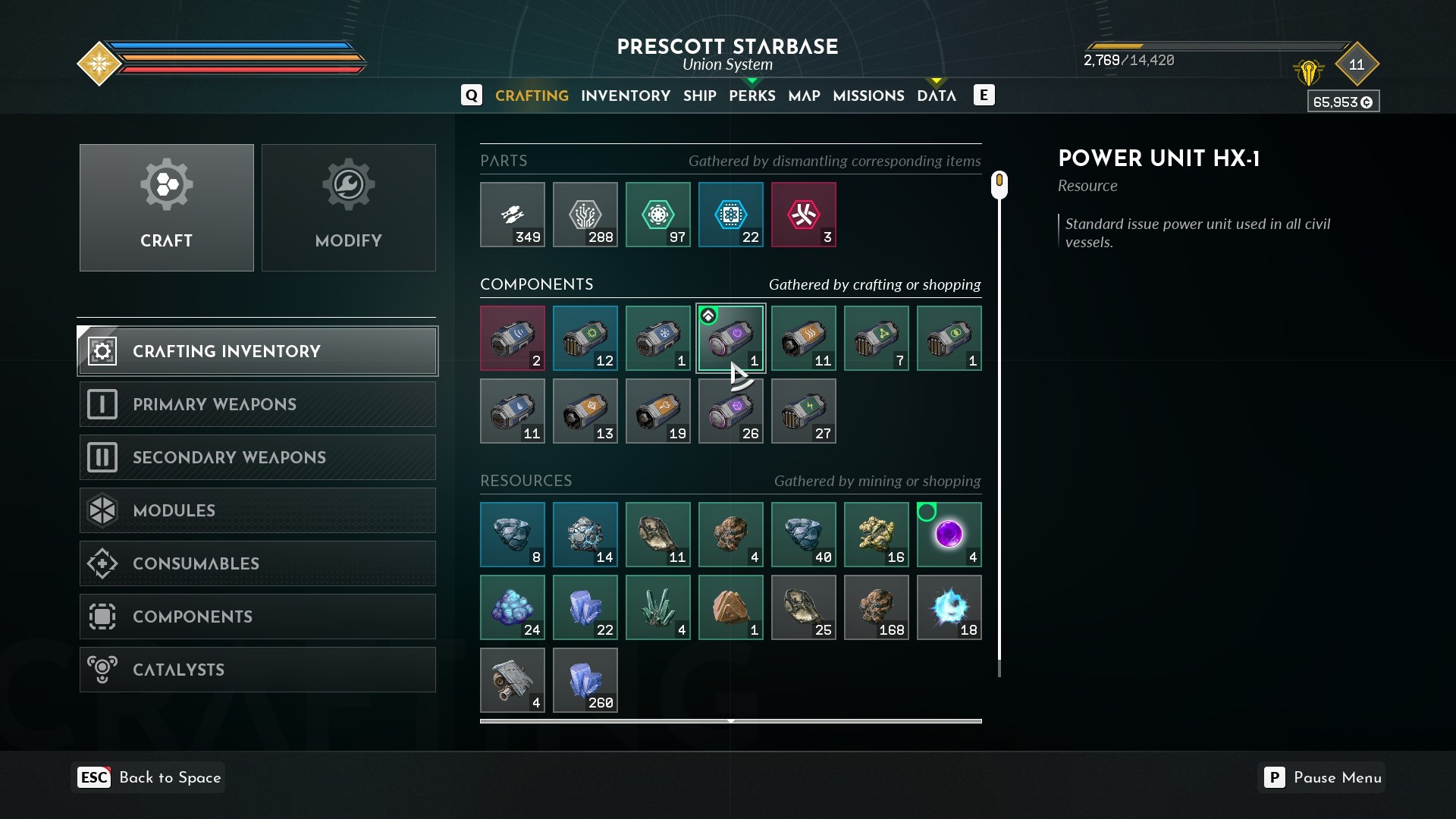The height and width of the screenshot is (819, 1456).
Task: Open the Modules category
Action: [258, 510]
